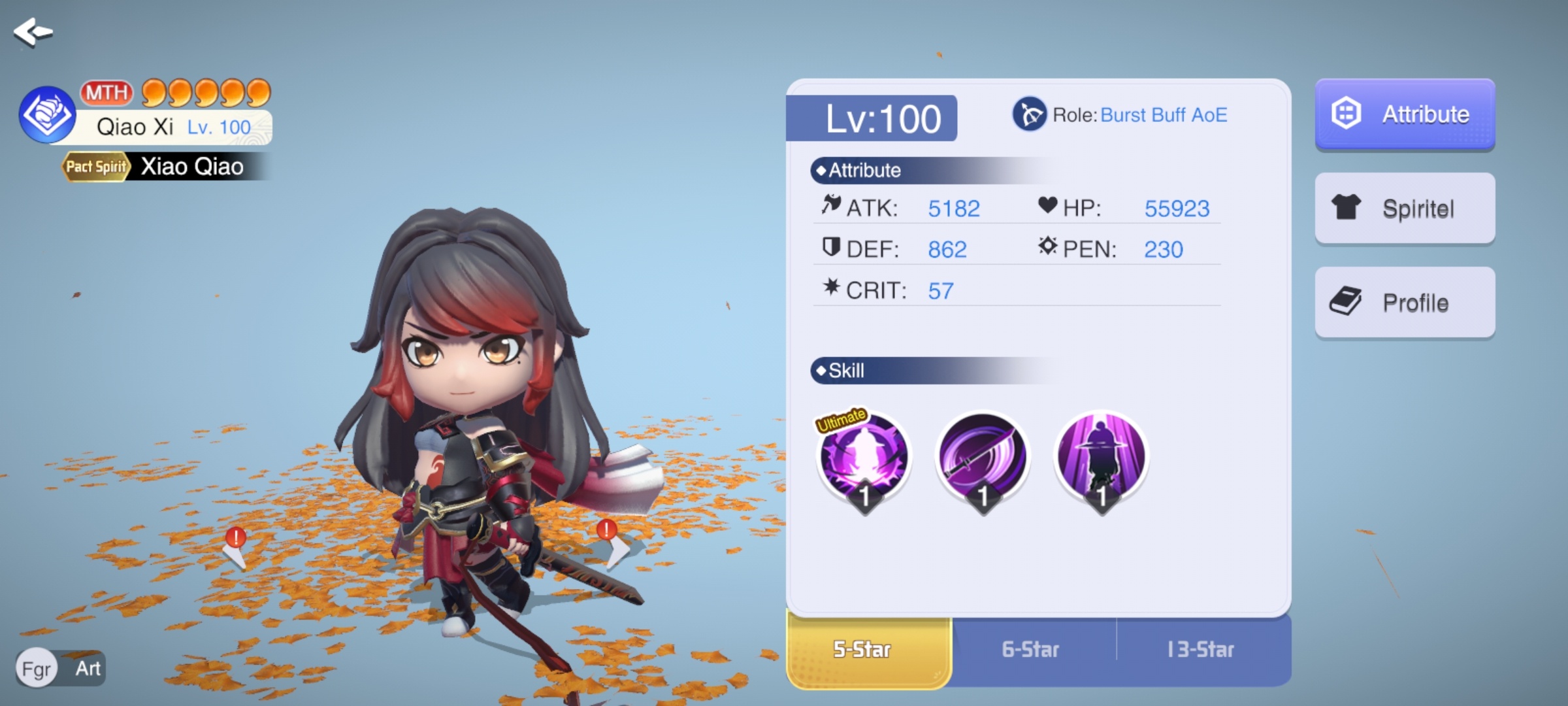Image resolution: width=1568 pixels, height=706 pixels.
Task: Switch to the 6-Star tab
Action: click(1031, 650)
